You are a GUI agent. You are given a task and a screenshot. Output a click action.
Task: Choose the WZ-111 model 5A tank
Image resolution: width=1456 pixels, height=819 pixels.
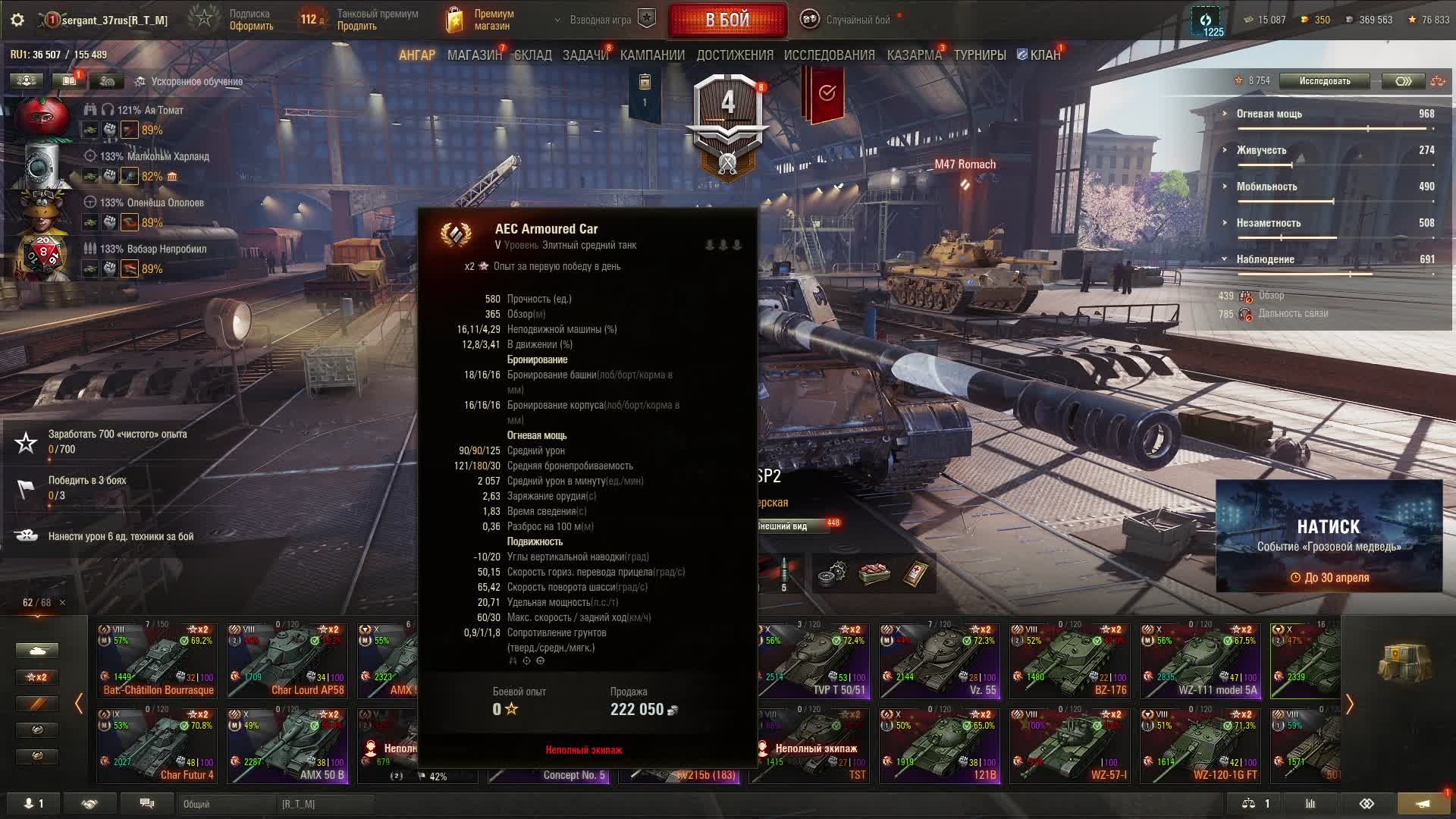(1200, 661)
